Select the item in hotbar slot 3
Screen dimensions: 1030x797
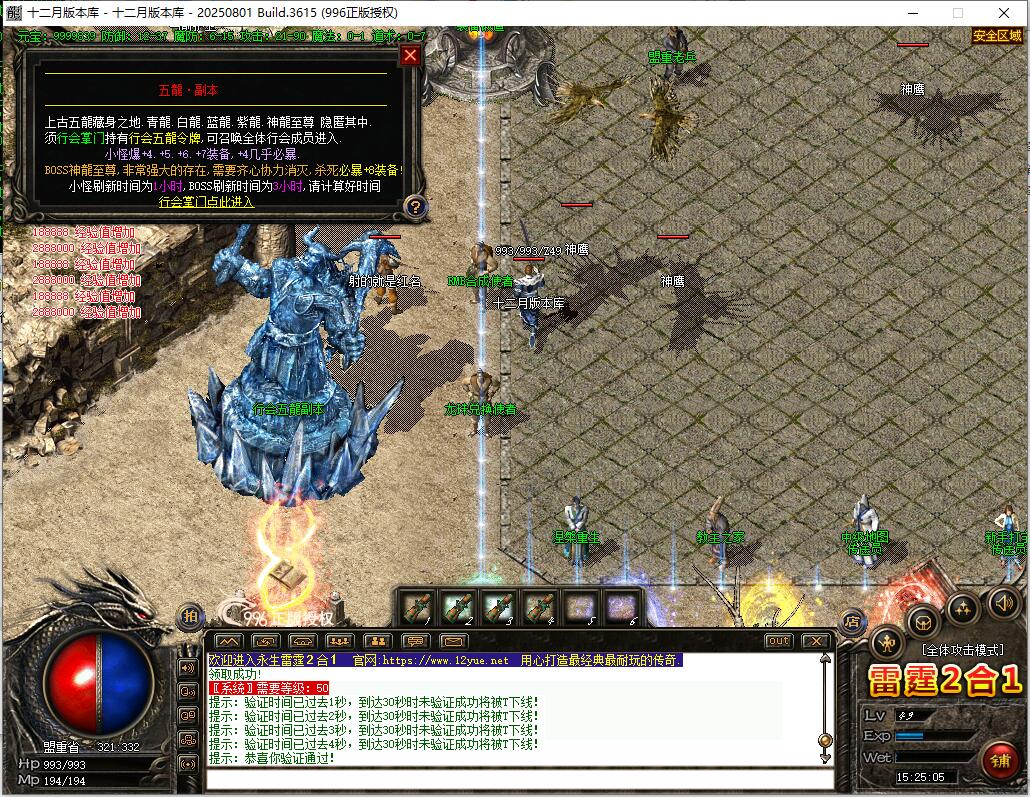(498, 607)
